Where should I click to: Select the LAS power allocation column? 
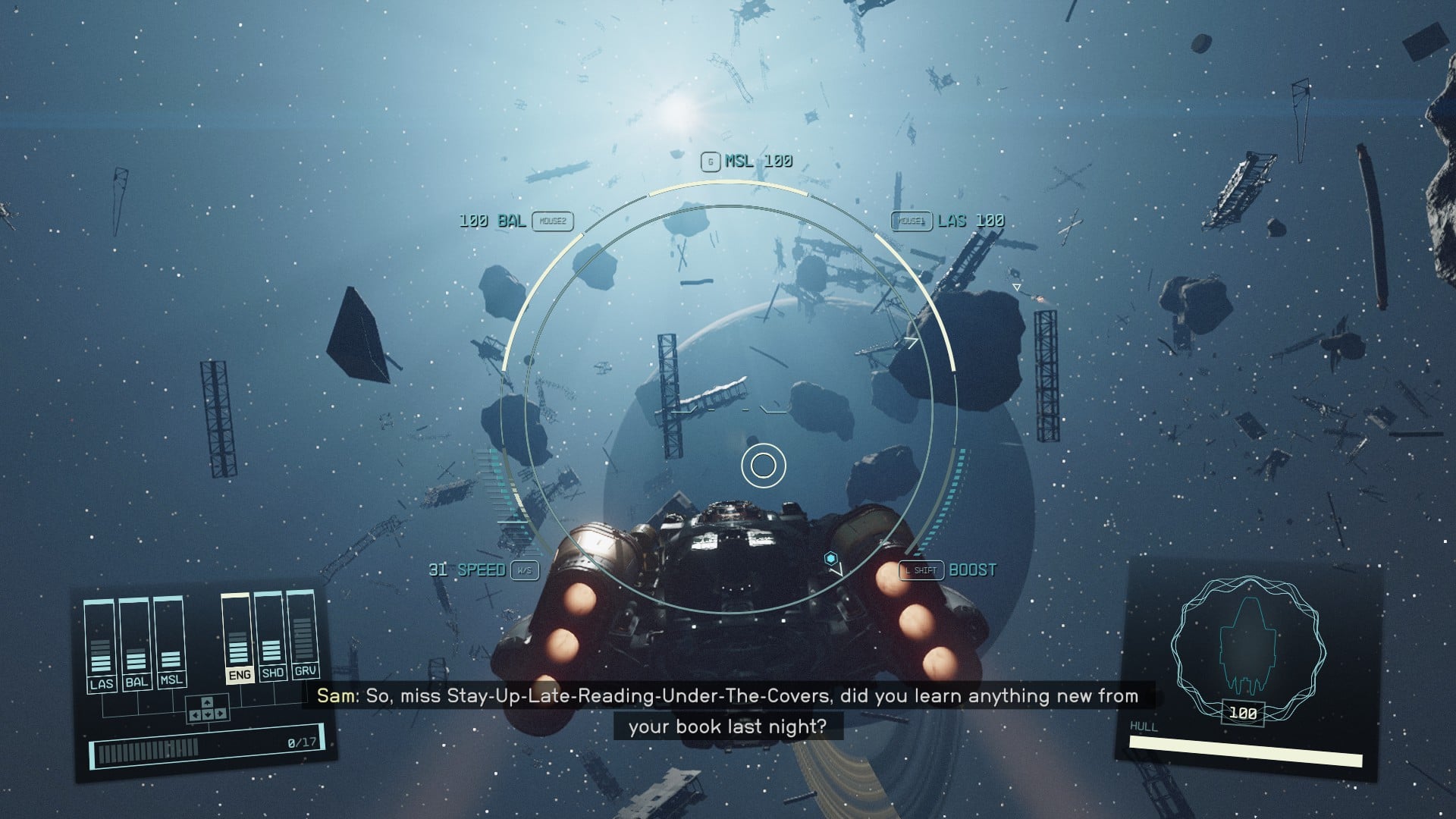click(100, 645)
